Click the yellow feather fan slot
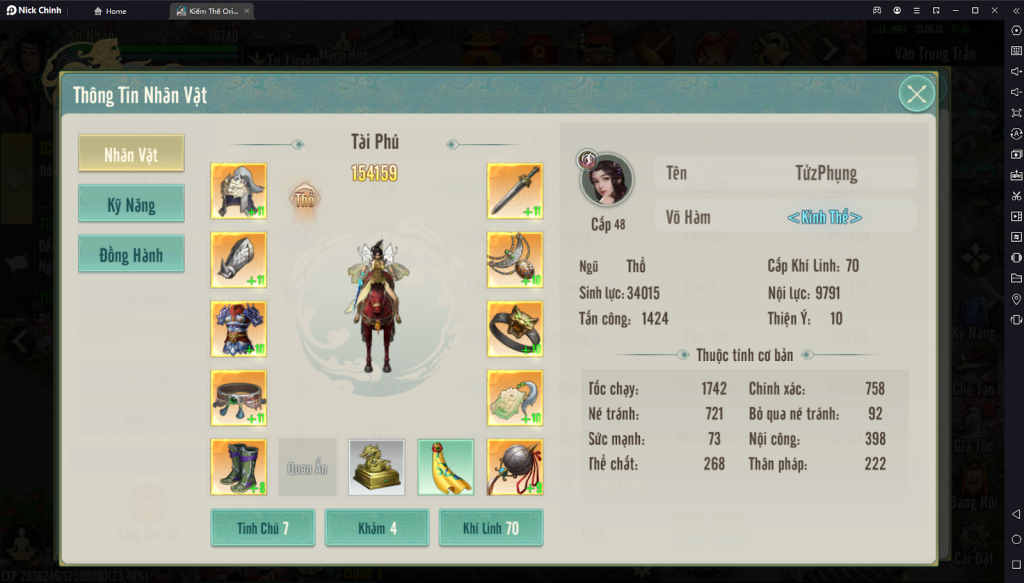The width and height of the screenshot is (1024, 583). [x=445, y=467]
